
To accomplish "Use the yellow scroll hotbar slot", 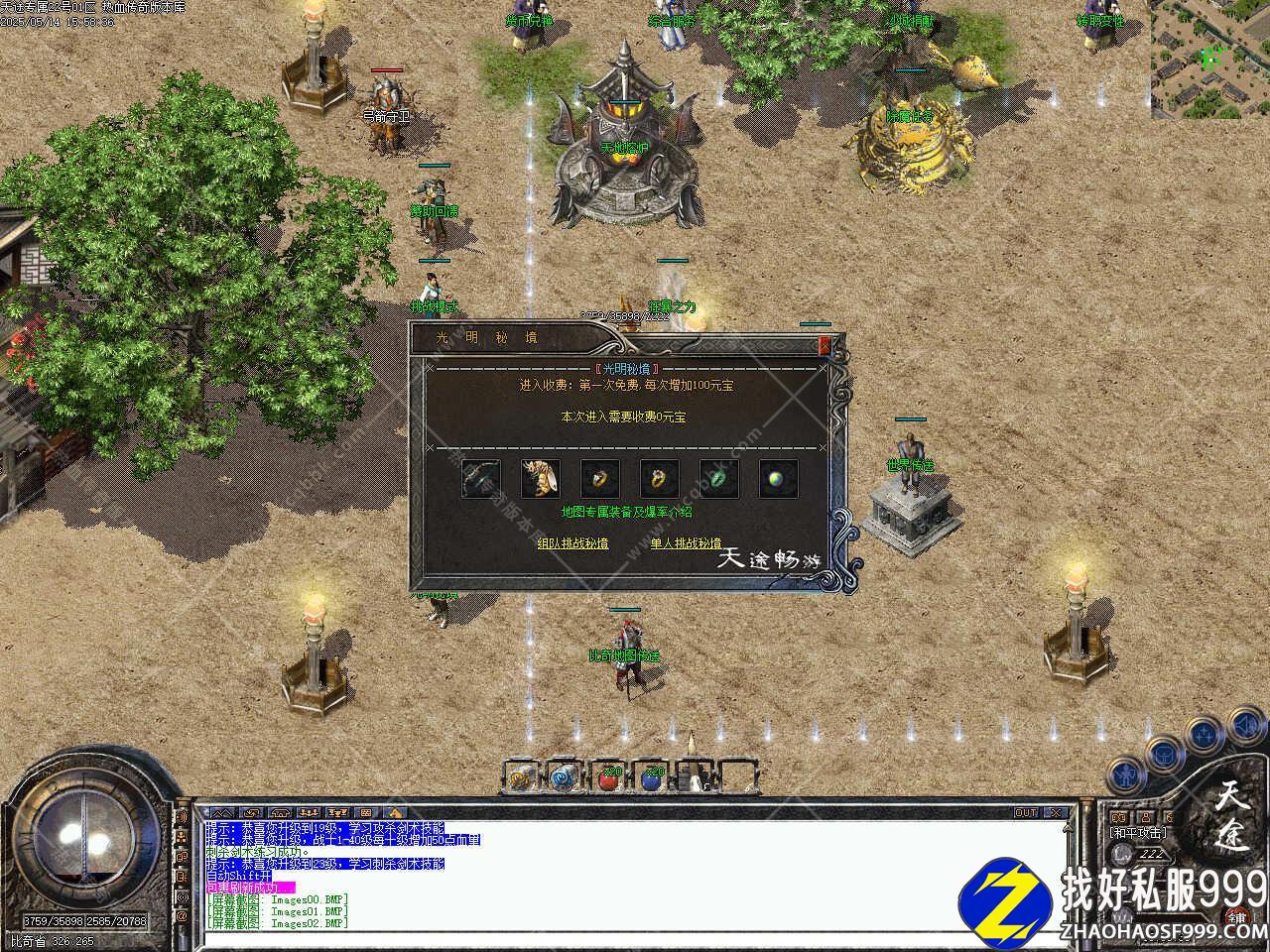I will click(522, 778).
